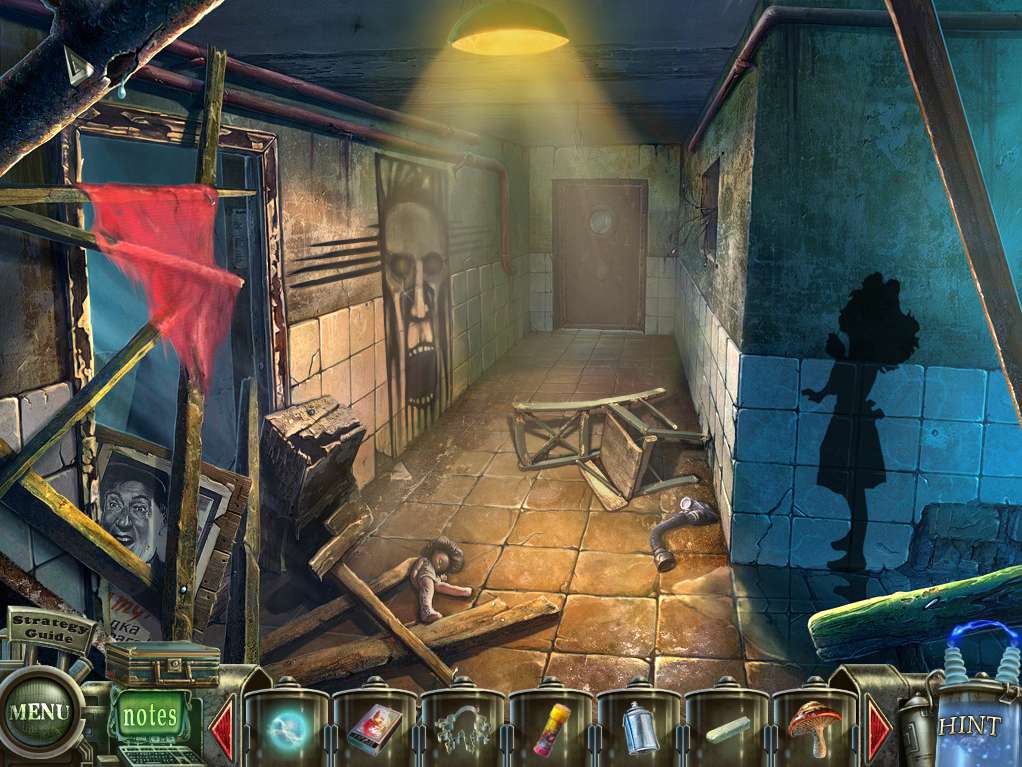
Task: Select the spray can inventory item
Action: pyautogui.click(x=639, y=729)
